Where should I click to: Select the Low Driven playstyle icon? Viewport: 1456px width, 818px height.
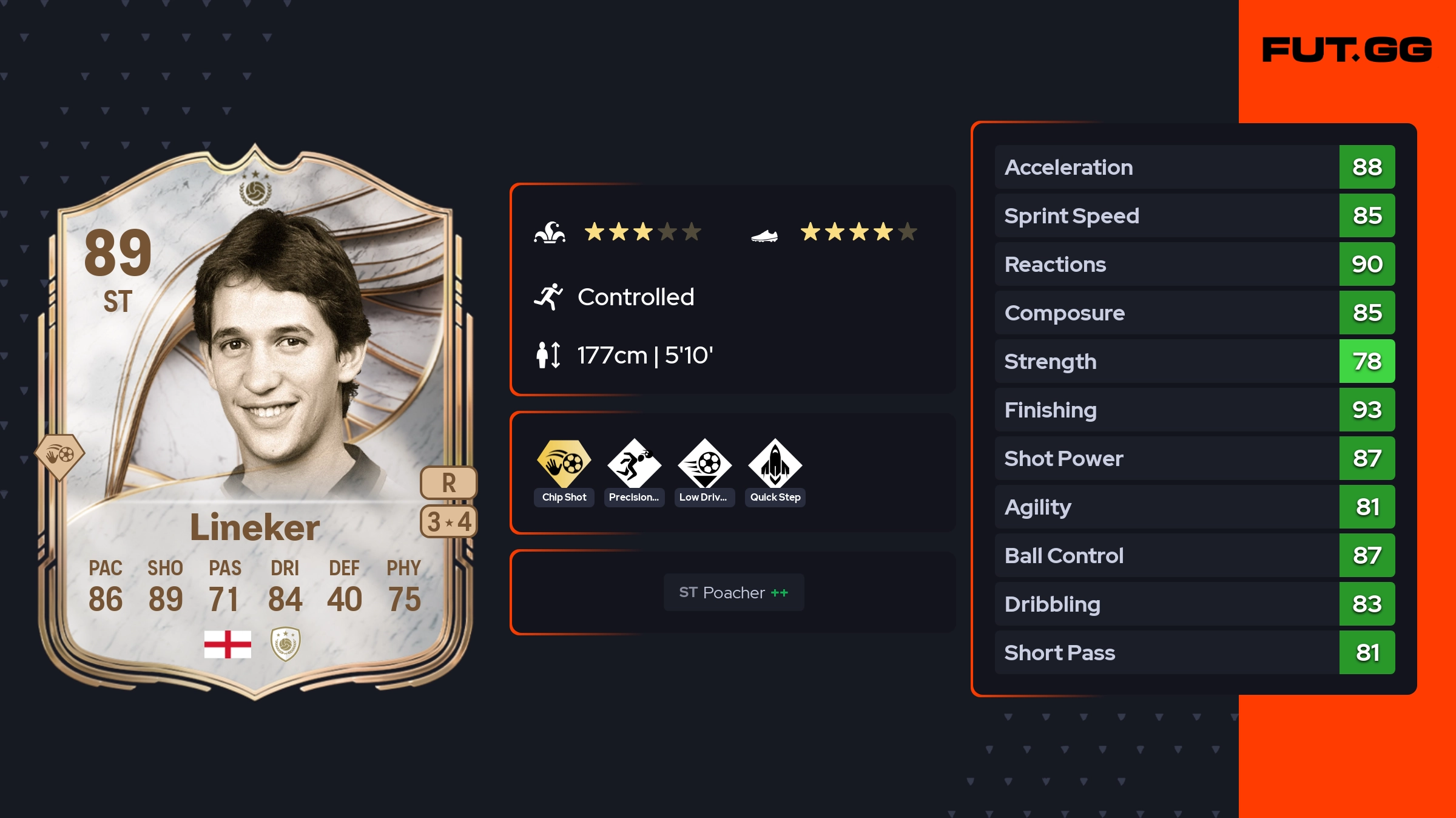click(x=704, y=464)
